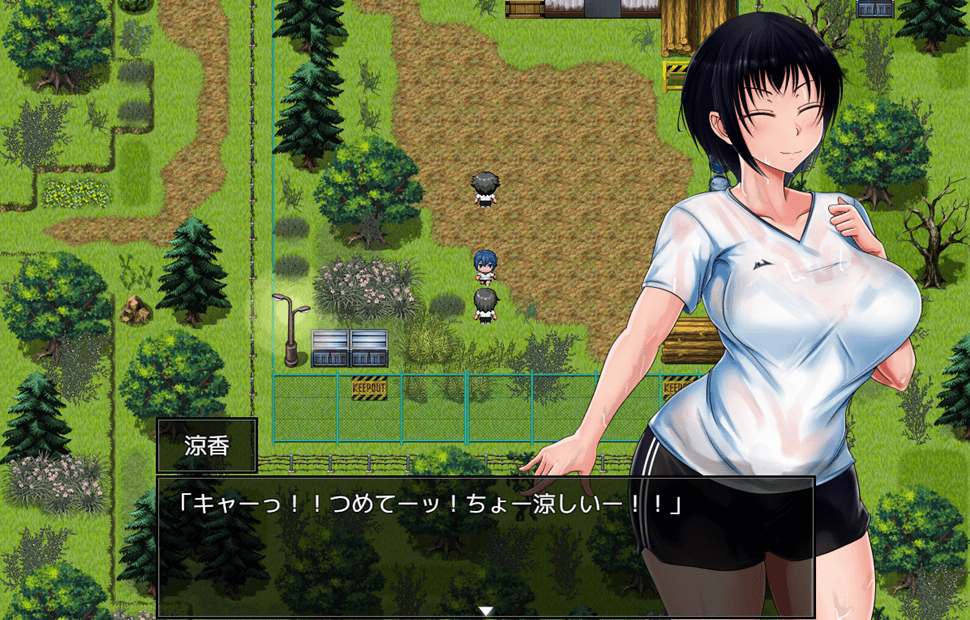Image resolution: width=970 pixels, height=620 pixels.
Task: Click the white advance-text arrow
Action: pyautogui.click(x=486, y=610)
